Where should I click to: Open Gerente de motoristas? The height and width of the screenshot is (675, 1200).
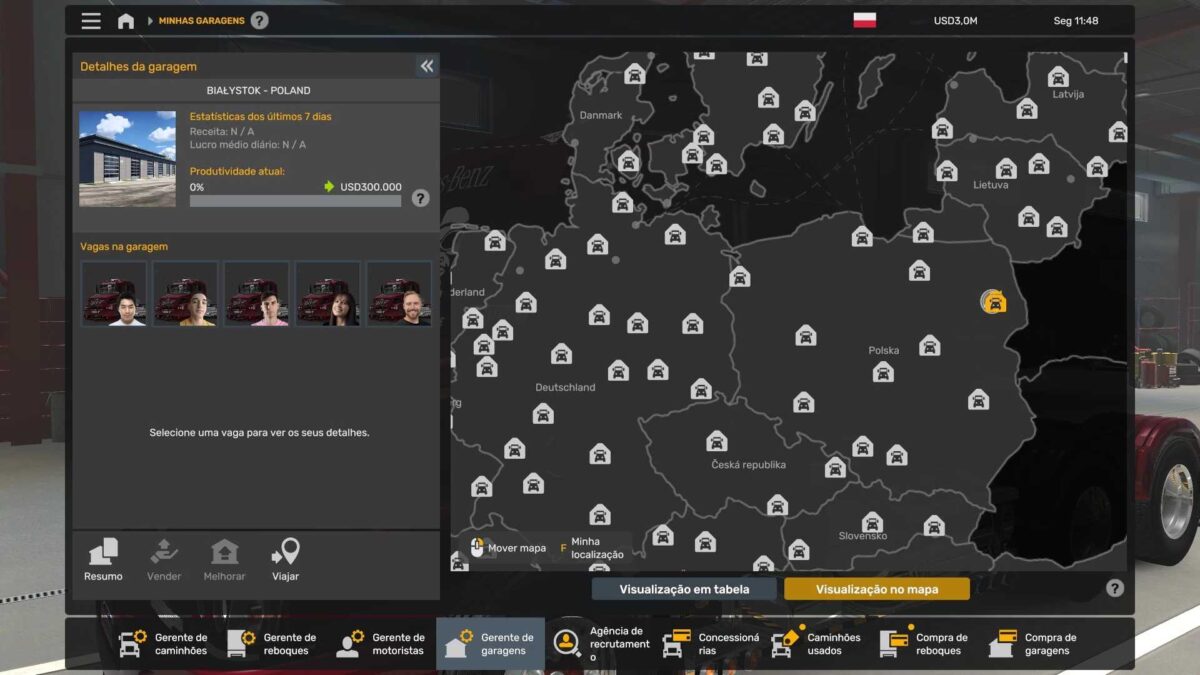[x=381, y=644]
